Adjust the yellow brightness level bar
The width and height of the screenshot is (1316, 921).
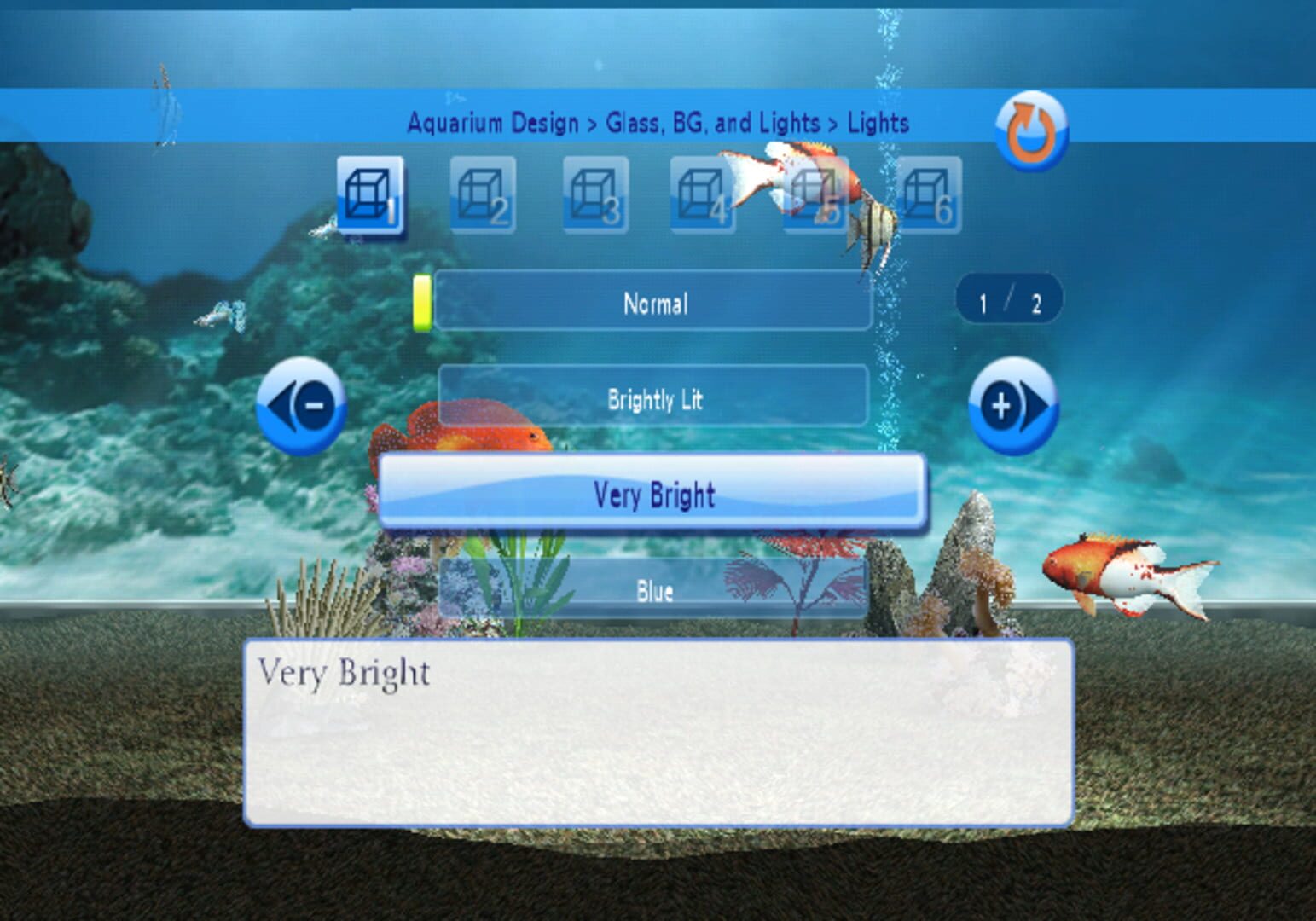click(x=424, y=304)
